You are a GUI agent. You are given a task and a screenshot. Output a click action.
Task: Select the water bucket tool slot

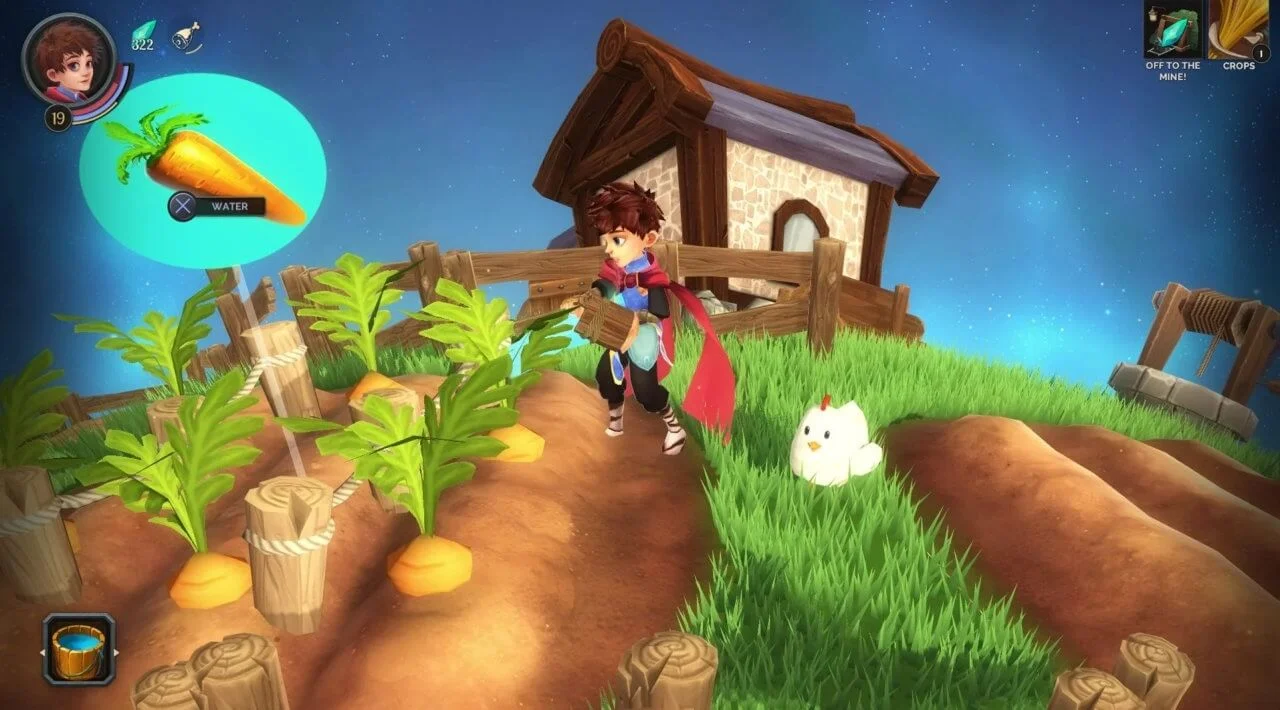tap(79, 649)
